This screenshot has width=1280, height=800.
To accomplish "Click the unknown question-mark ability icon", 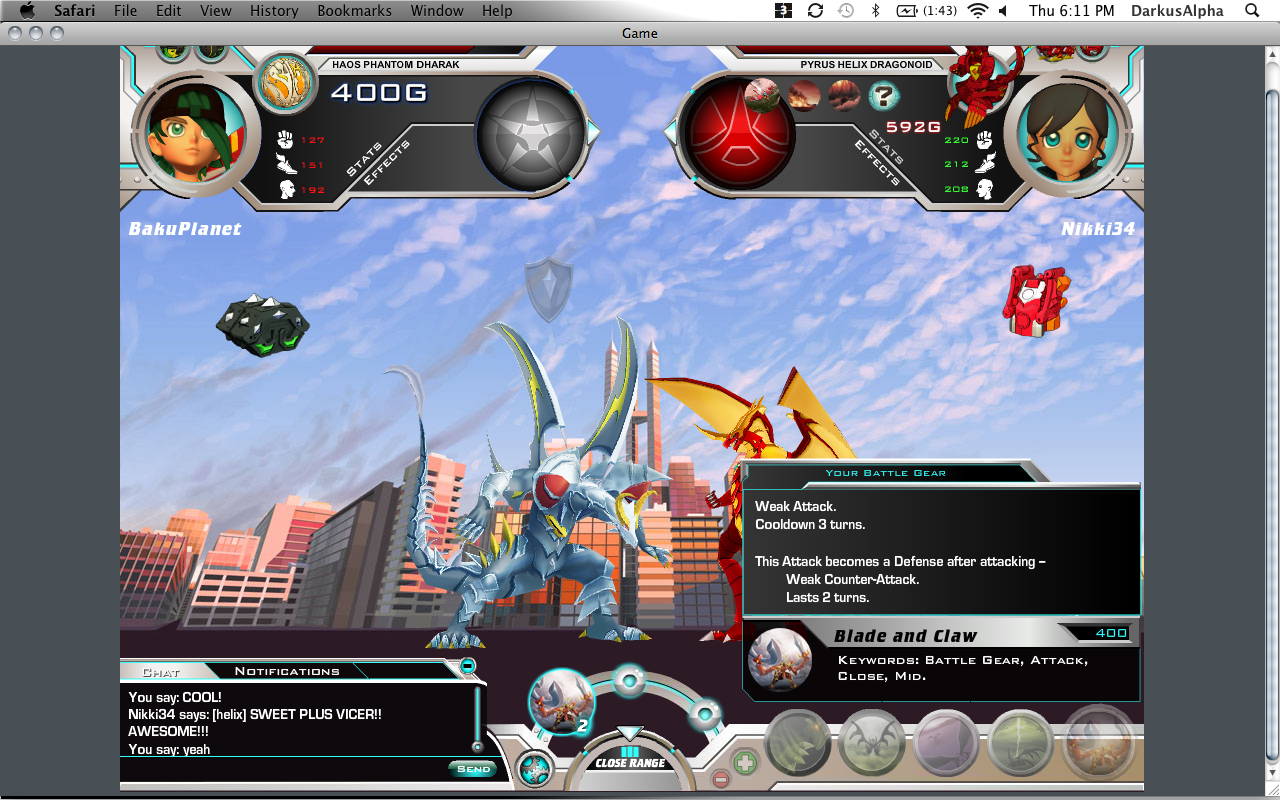I will (x=884, y=96).
